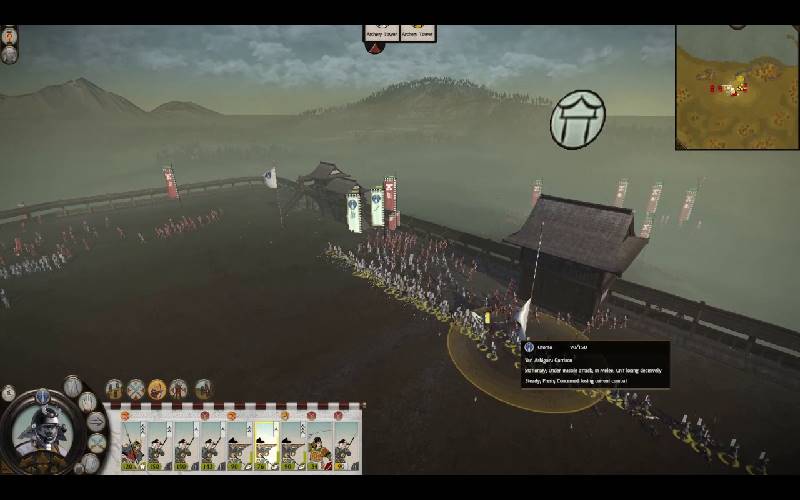Activate the highlighted golden ability icon
This screenshot has width=800, height=500.
click(x=157, y=389)
